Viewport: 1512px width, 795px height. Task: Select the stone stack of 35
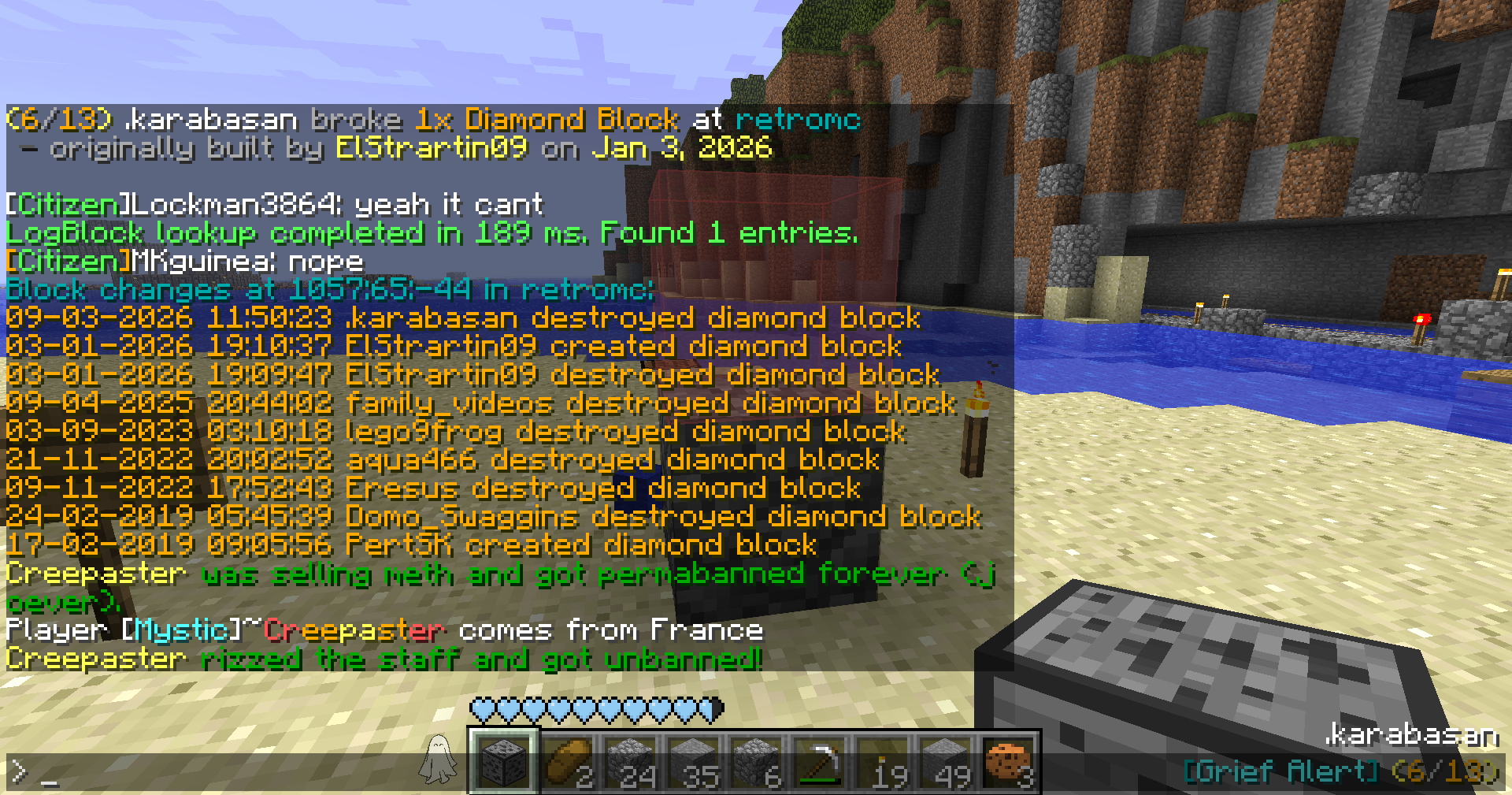click(x=694, y=761)
